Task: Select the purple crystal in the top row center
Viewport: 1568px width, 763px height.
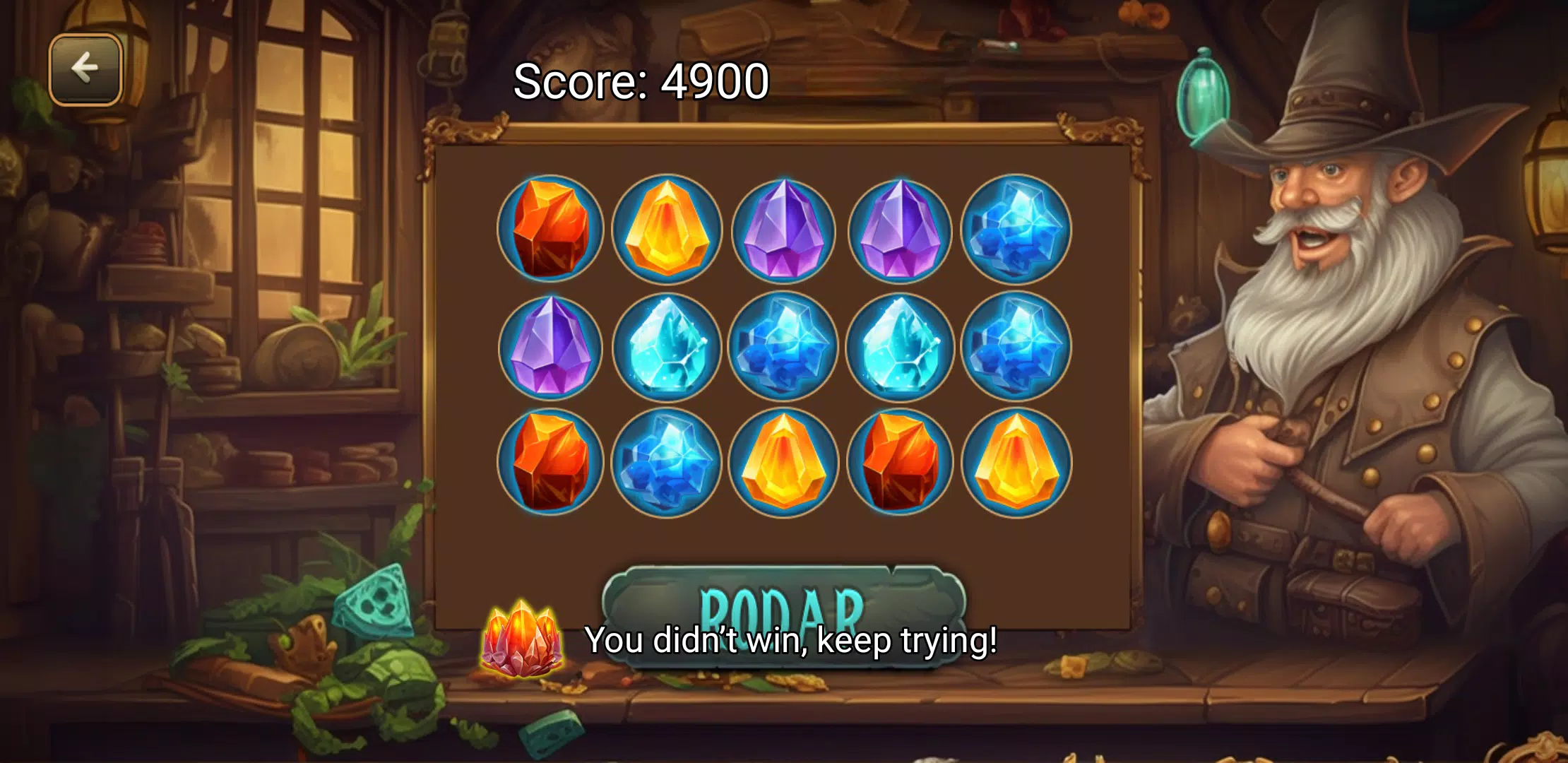Action: click(x=784, y=226)
